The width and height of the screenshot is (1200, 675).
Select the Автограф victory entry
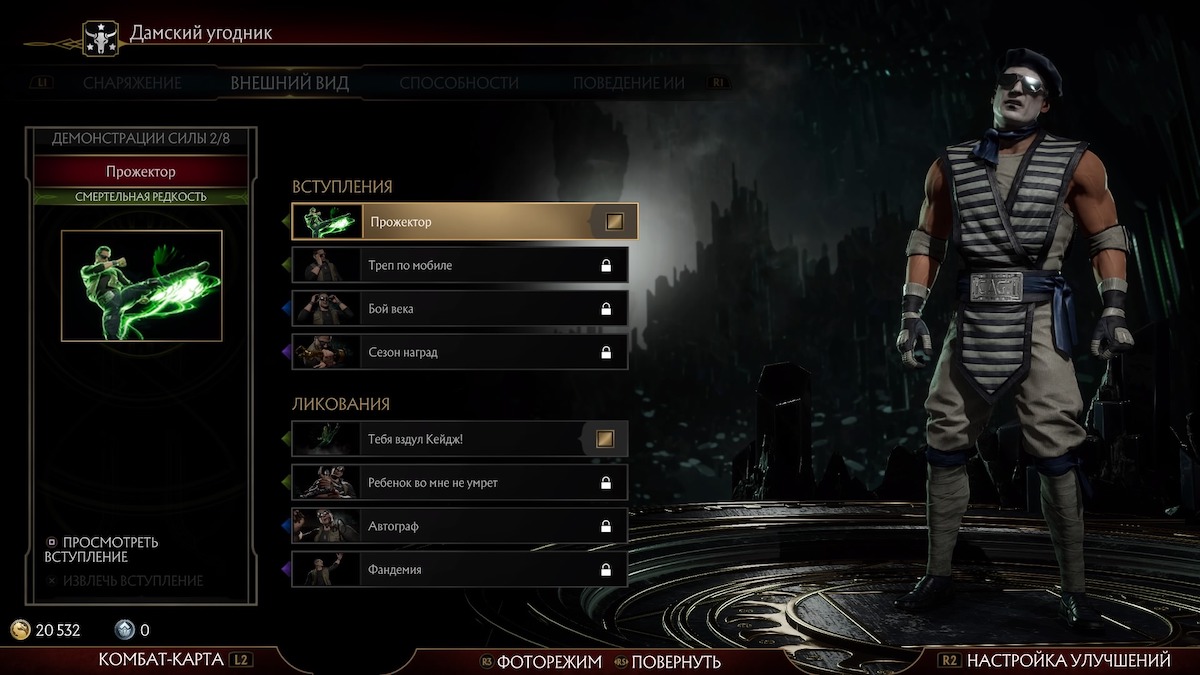pos(460,525)
